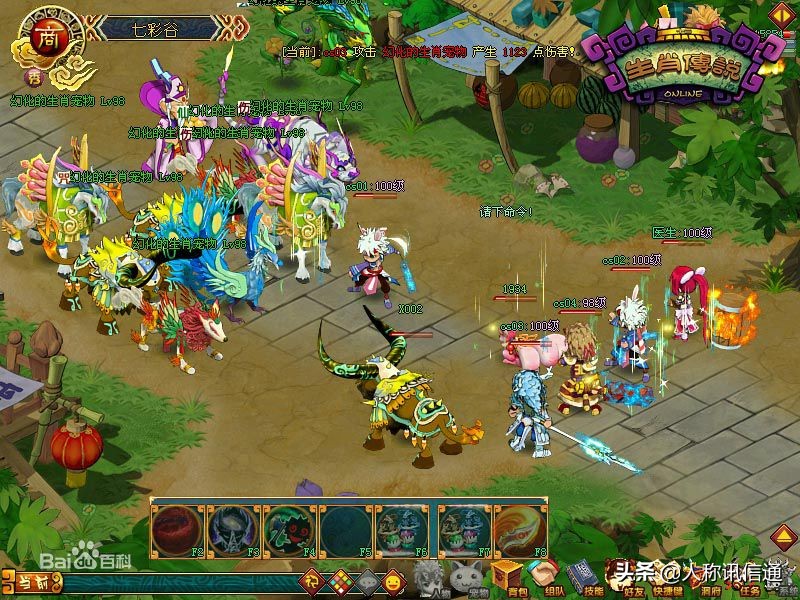
Task: Click the multicolored diamond chat button
Action: 340,581
